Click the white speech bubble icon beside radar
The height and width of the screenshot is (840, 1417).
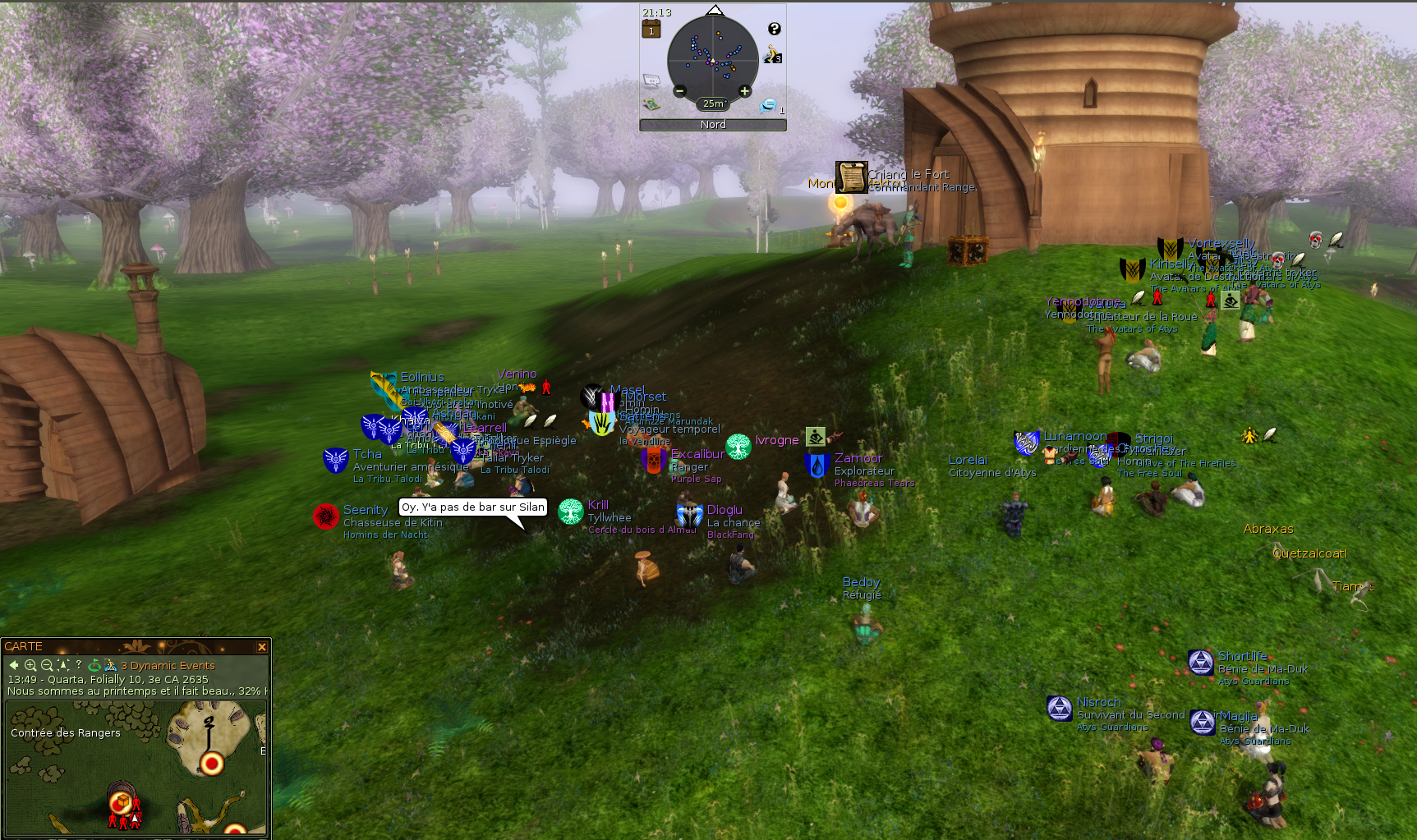(651, 80)
